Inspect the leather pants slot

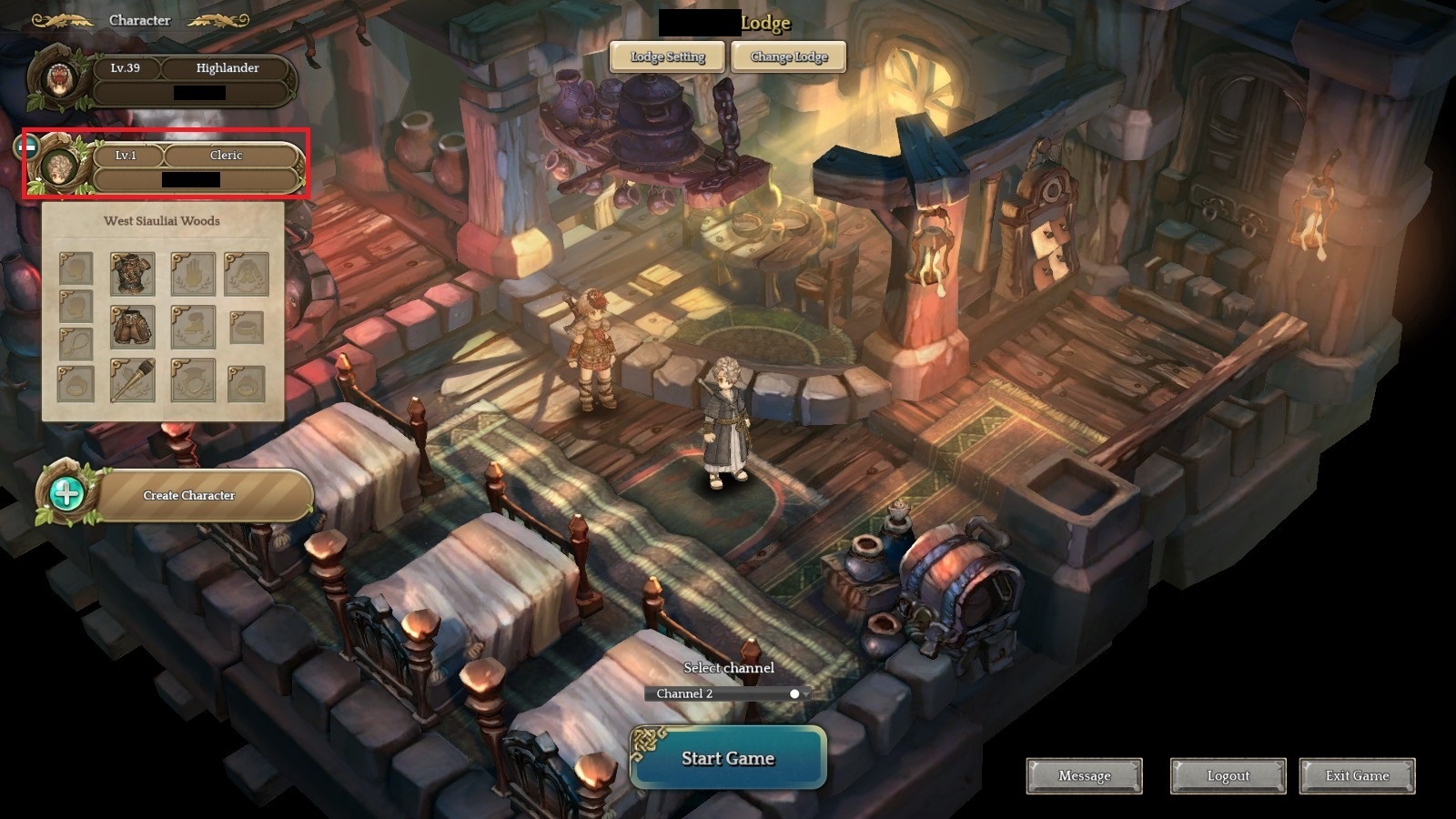pyautogui.click(x=132, y=326)
